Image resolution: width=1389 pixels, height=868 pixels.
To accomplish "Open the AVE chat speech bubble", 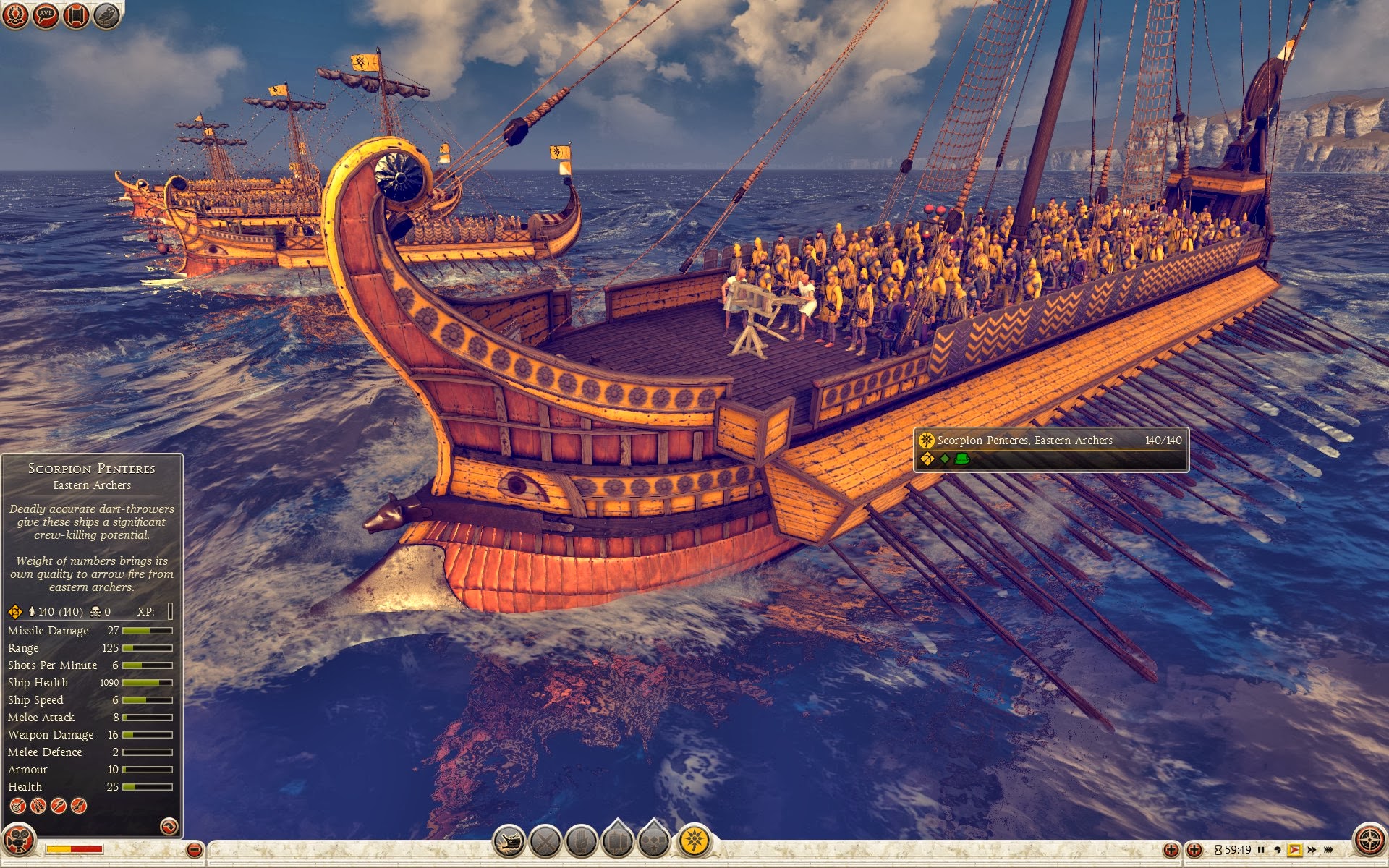I will pyautogui.click(x=46, y=15).
